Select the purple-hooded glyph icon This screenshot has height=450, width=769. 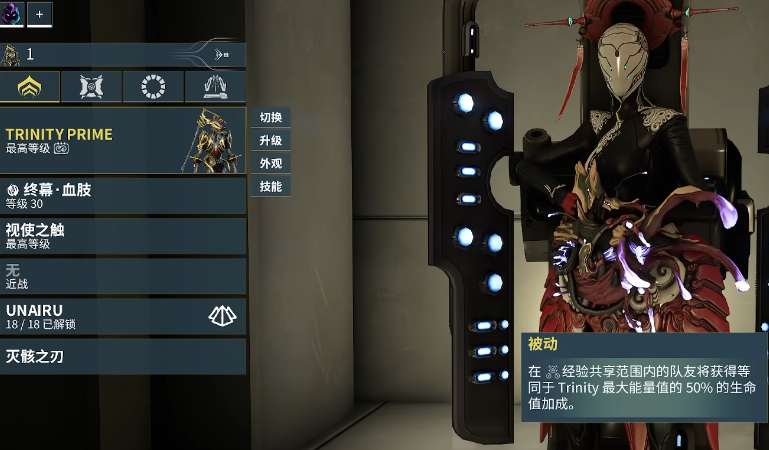(x=11, y=13)
